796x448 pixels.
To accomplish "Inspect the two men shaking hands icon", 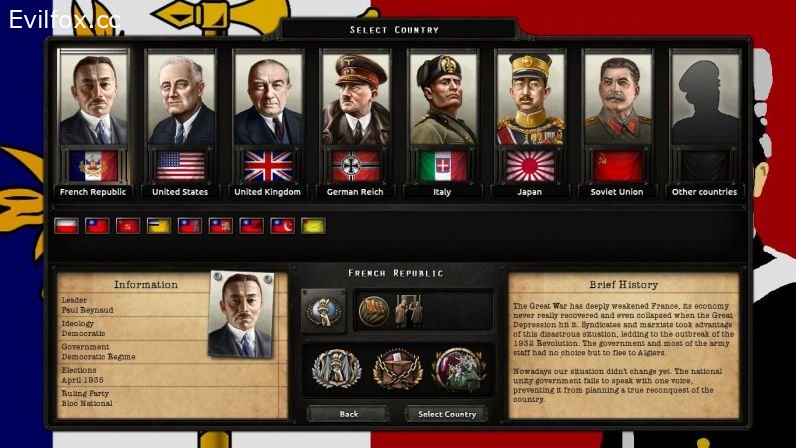I will pos(409,311).
